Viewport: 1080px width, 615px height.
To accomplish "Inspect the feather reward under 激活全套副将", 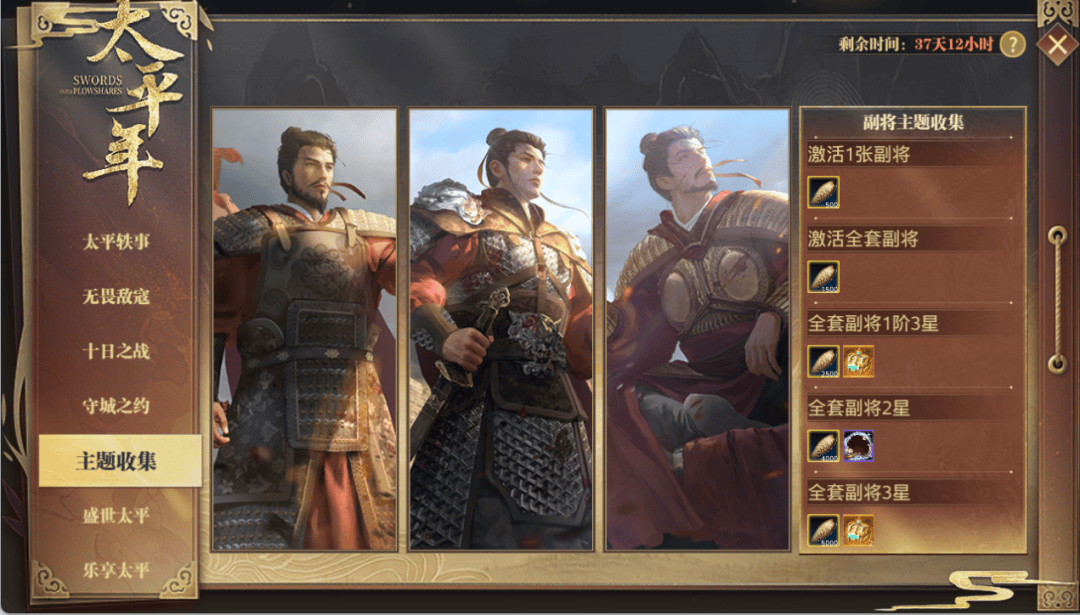I will pyautogui.click(x=823, y=277).
